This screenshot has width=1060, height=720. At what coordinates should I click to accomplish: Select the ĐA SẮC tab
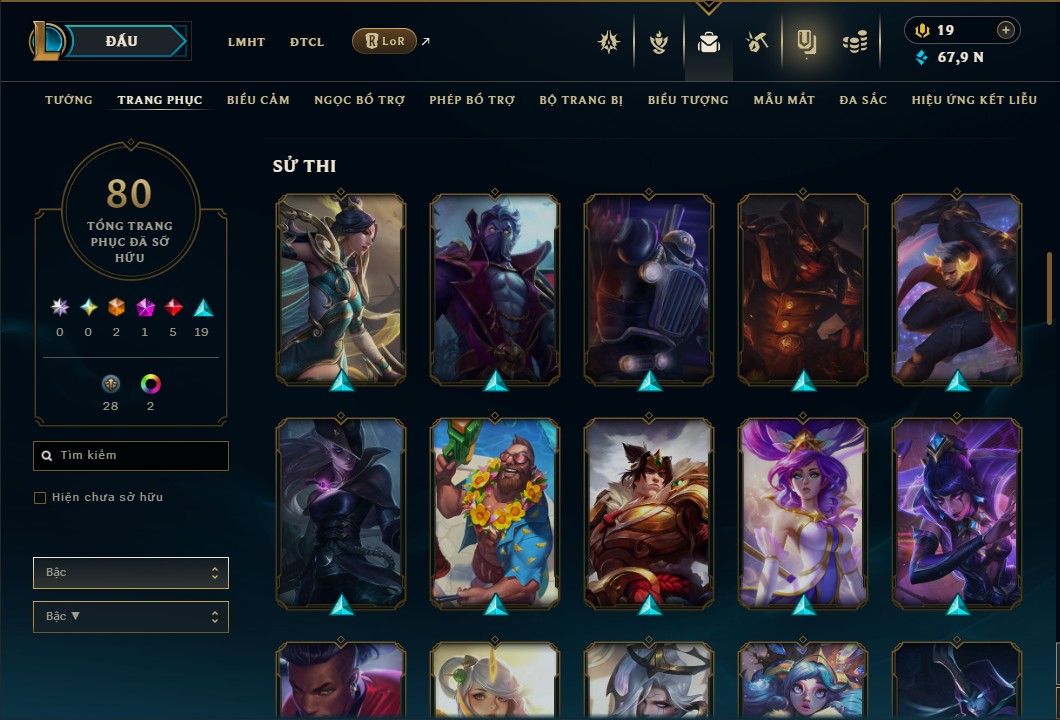click(863, 100)
